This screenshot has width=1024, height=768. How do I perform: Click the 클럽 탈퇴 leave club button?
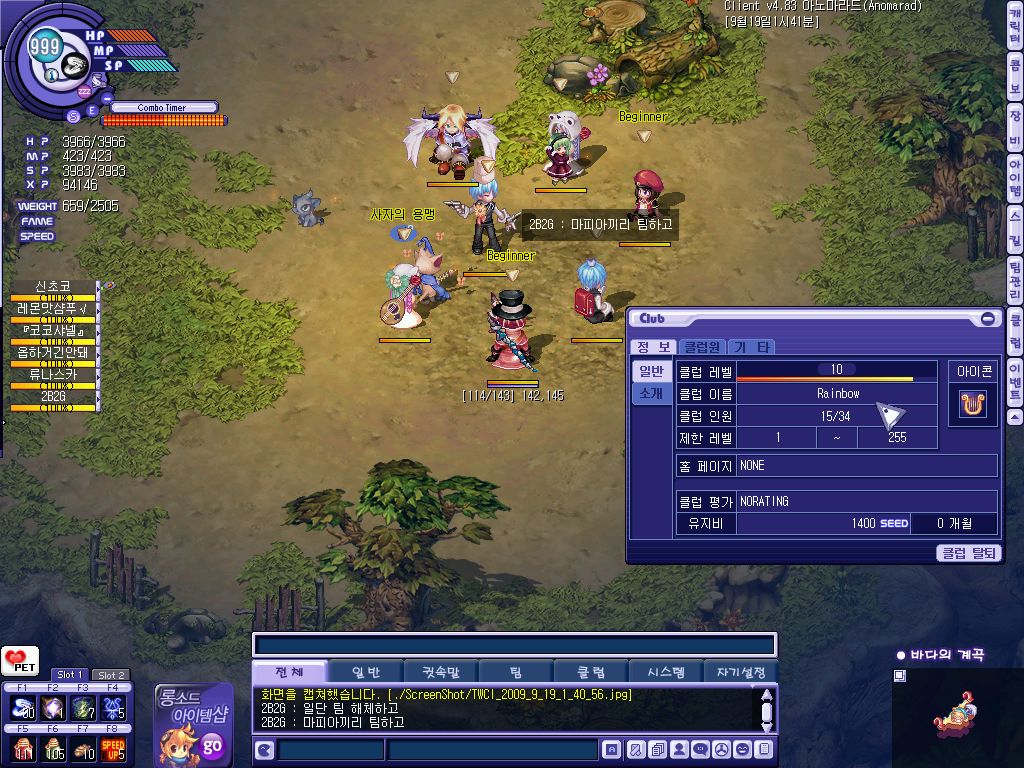969,552
